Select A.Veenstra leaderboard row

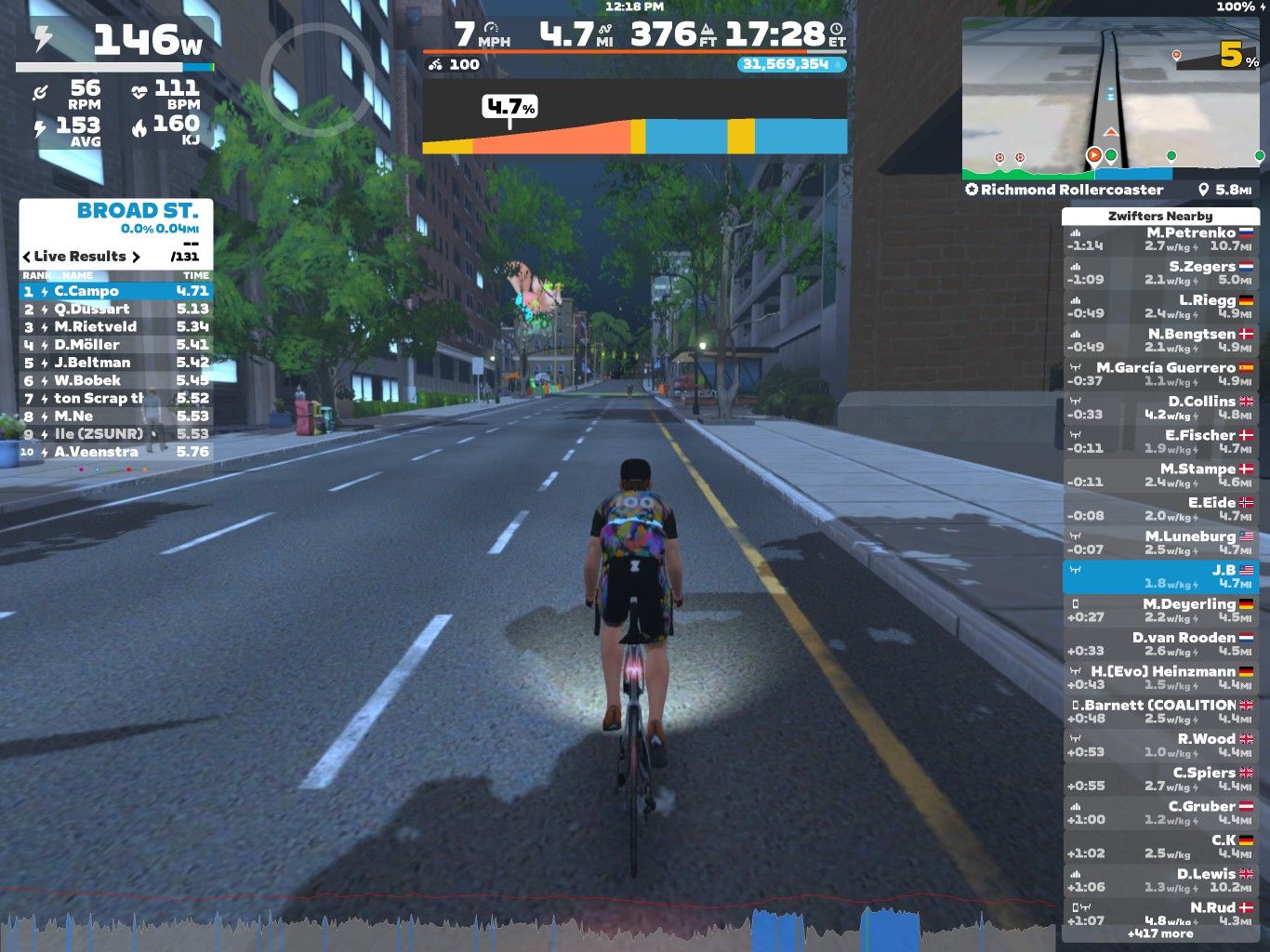(116, 452)
